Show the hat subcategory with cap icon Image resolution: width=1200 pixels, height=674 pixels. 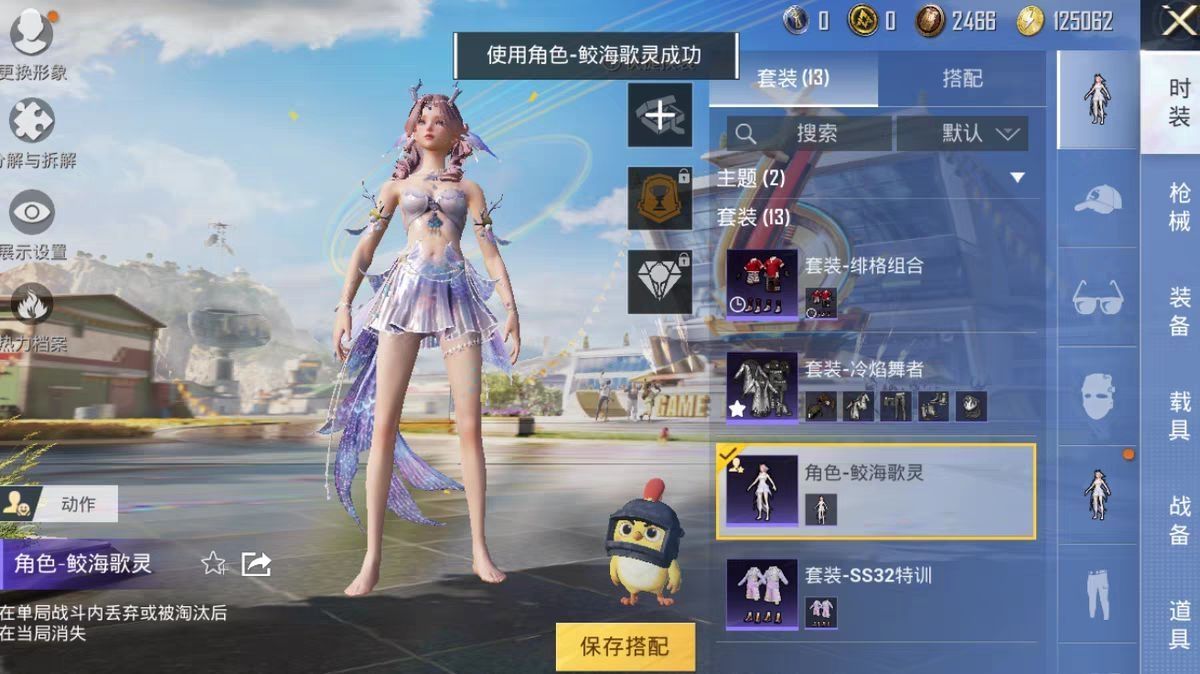pos(1097,200)
